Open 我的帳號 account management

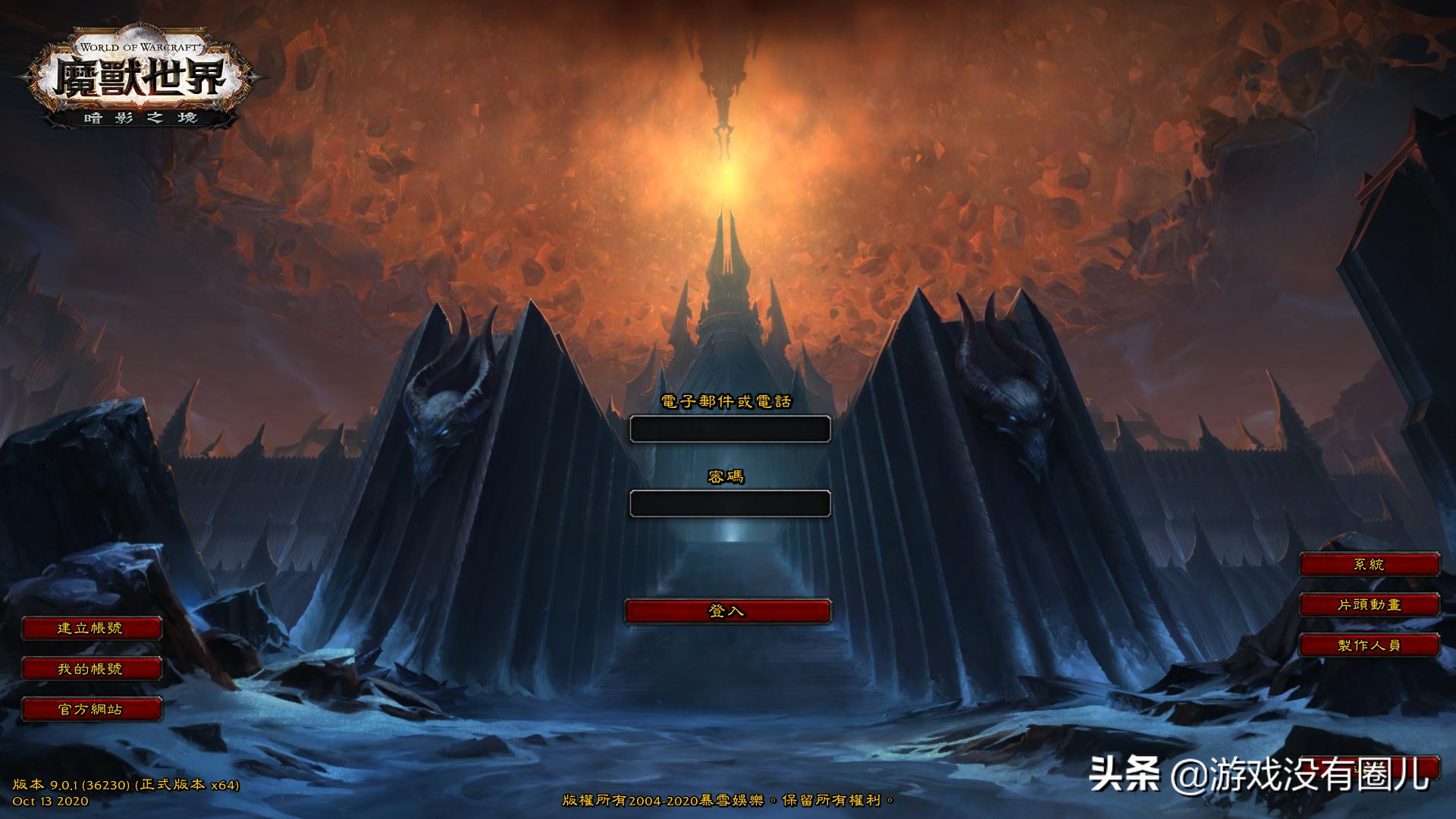click(x=93, y=670)
